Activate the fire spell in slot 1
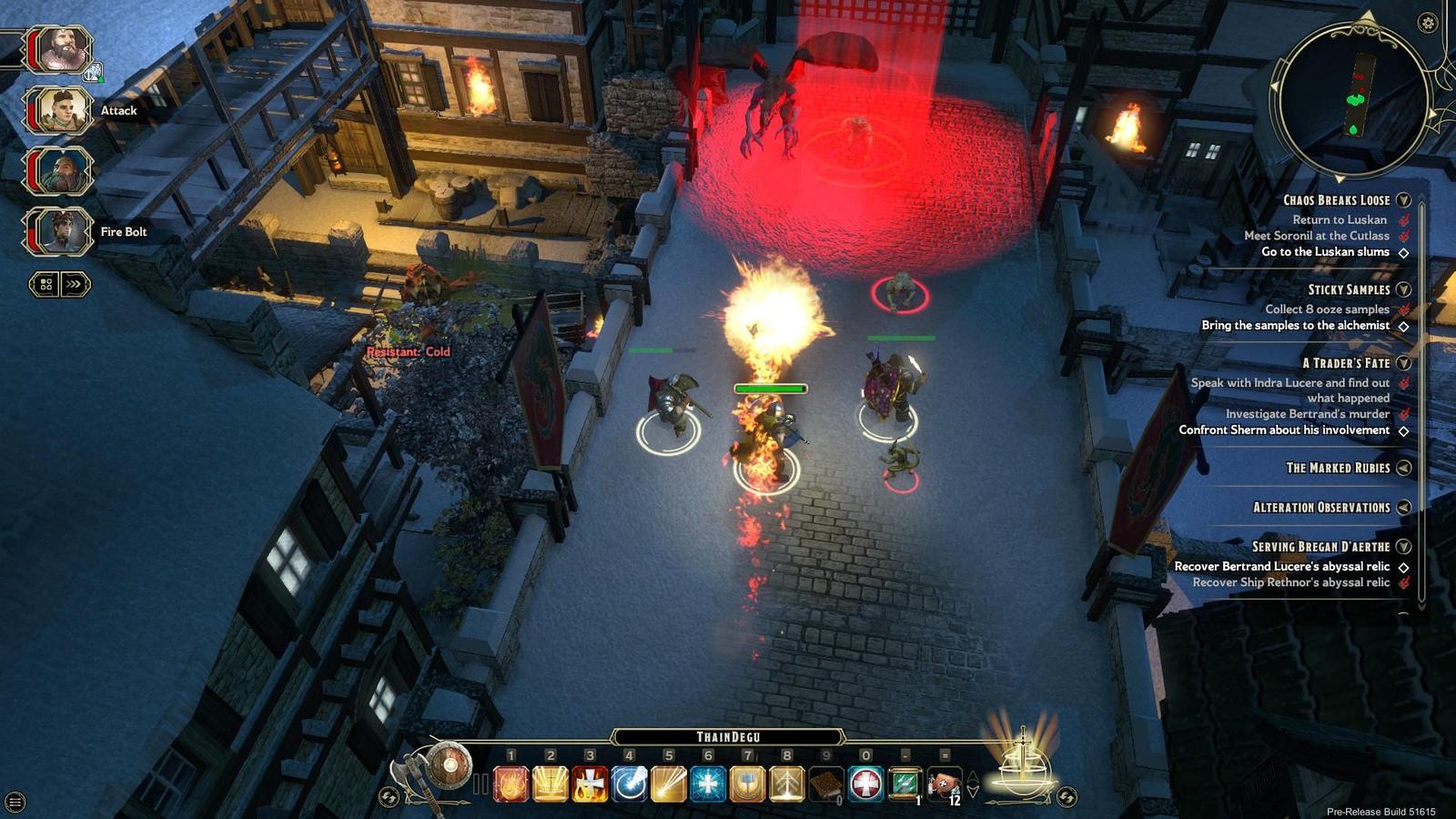This screenshot has width=1456, height=819. click(x=511, y=784)
